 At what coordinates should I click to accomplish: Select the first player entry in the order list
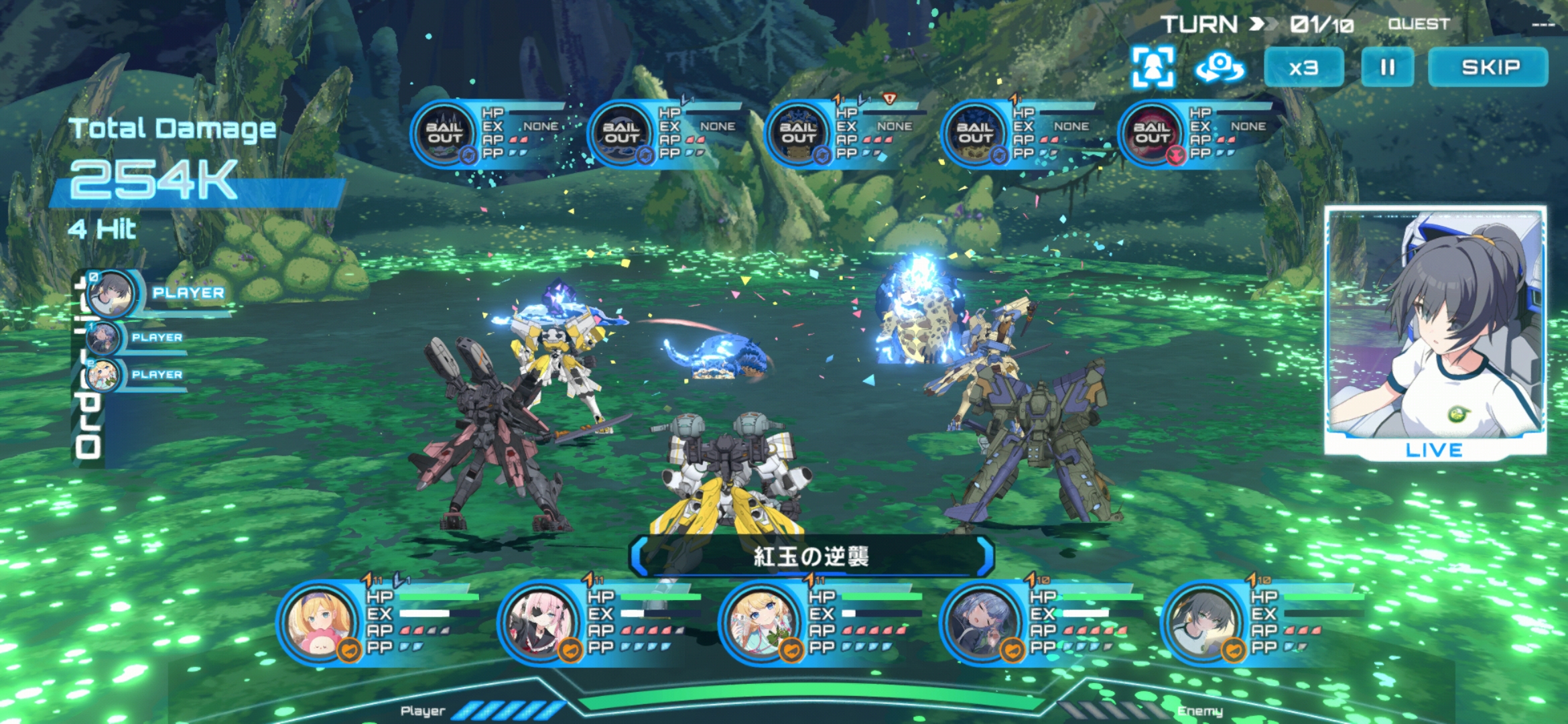(x=113, y=293)
